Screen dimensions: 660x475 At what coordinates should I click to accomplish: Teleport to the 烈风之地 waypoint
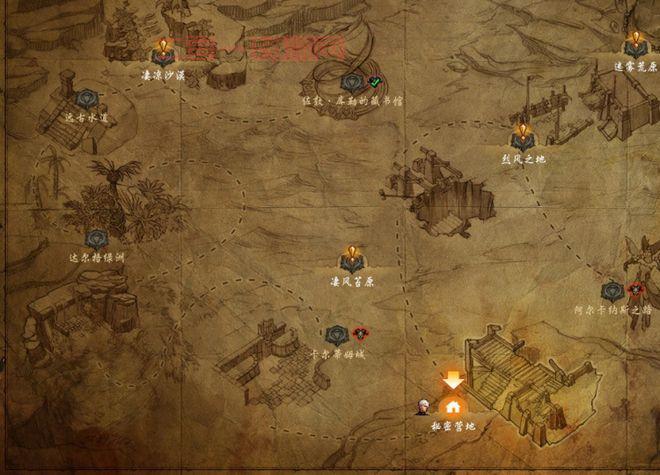tap(522, 138)
